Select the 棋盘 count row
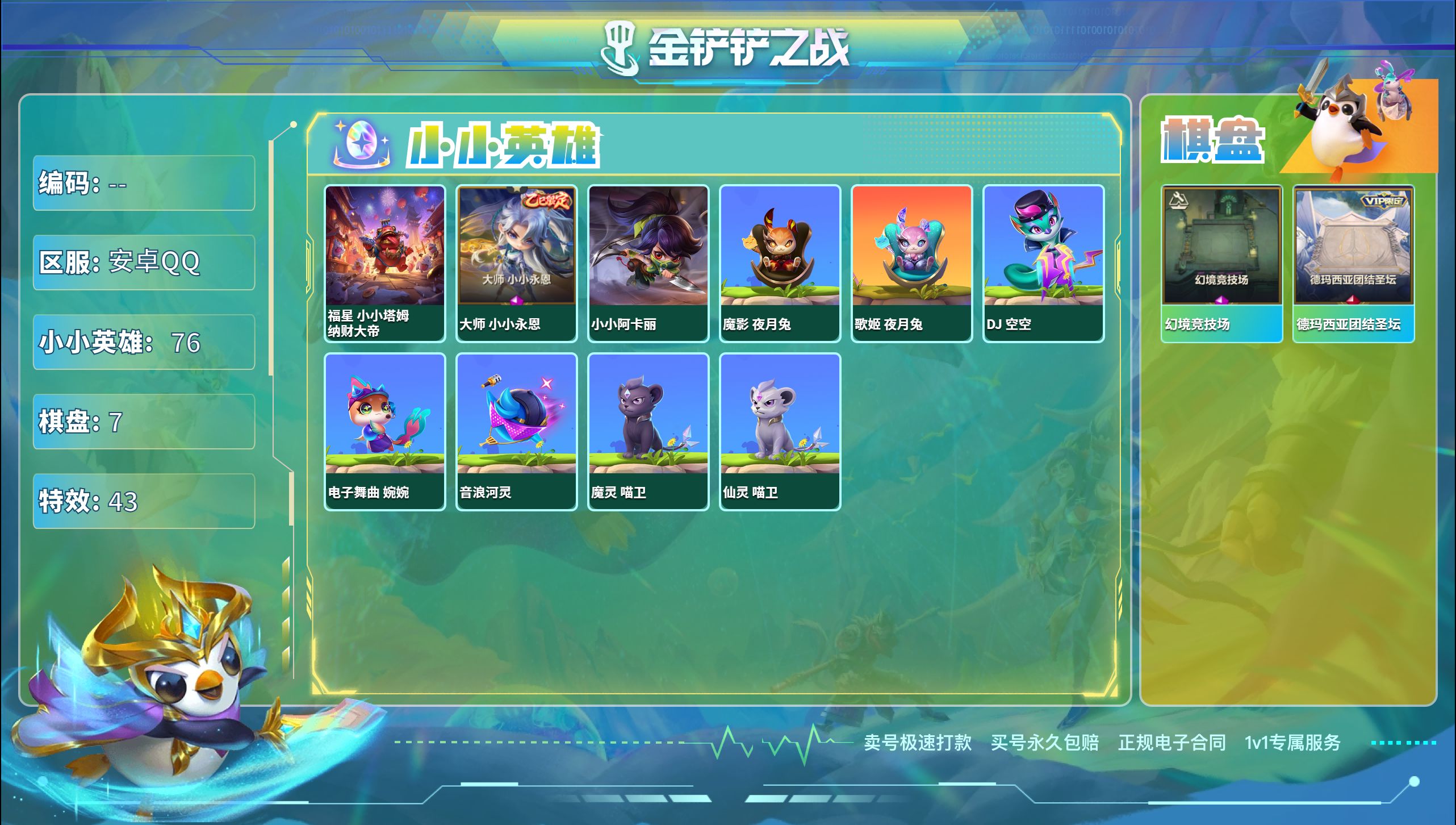 [144, 422]
